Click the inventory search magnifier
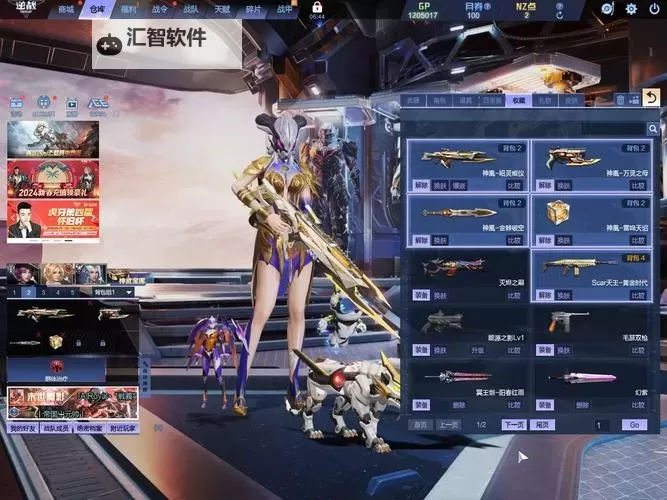The width and height of the screenshot is (667, 500). [x=652, y=129]
